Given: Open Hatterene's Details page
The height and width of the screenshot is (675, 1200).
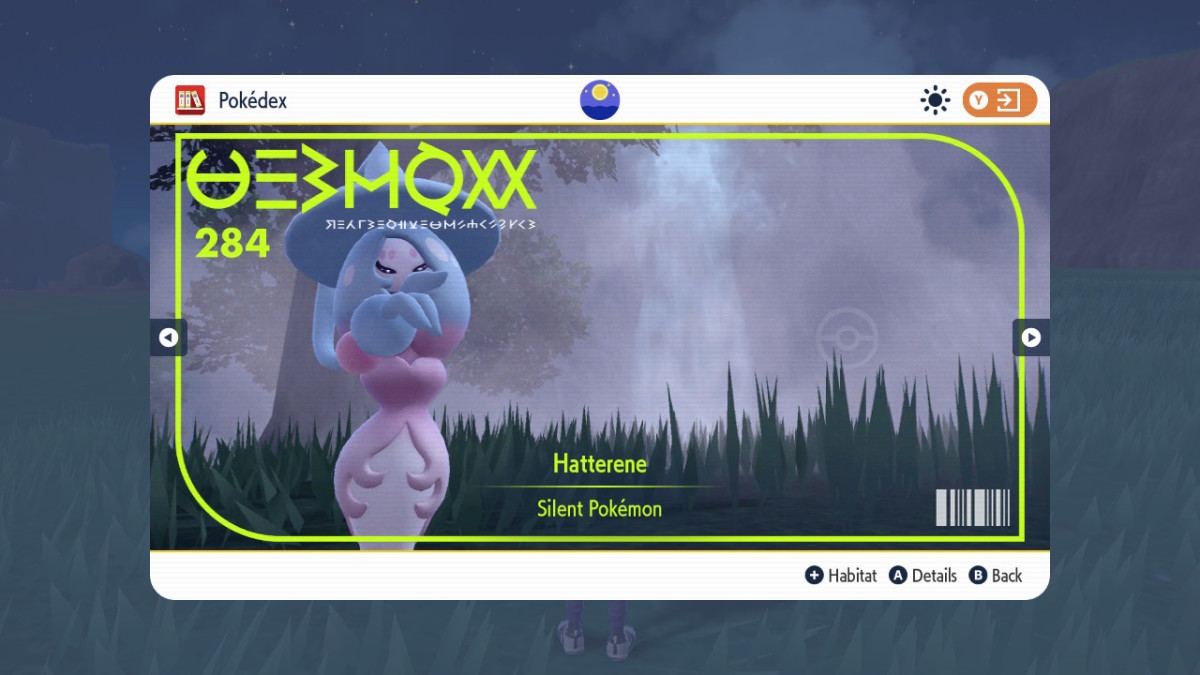Looking at the screenshot, I should (924, 575).
